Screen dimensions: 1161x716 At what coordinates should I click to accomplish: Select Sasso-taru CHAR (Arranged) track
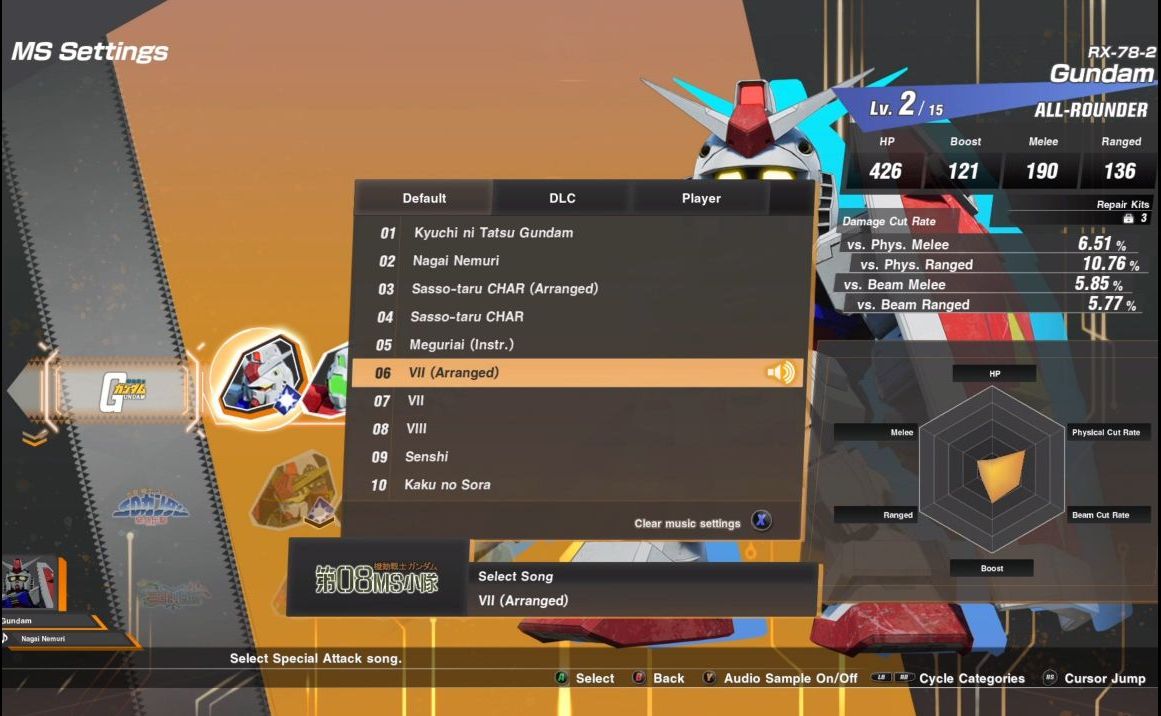504,289
